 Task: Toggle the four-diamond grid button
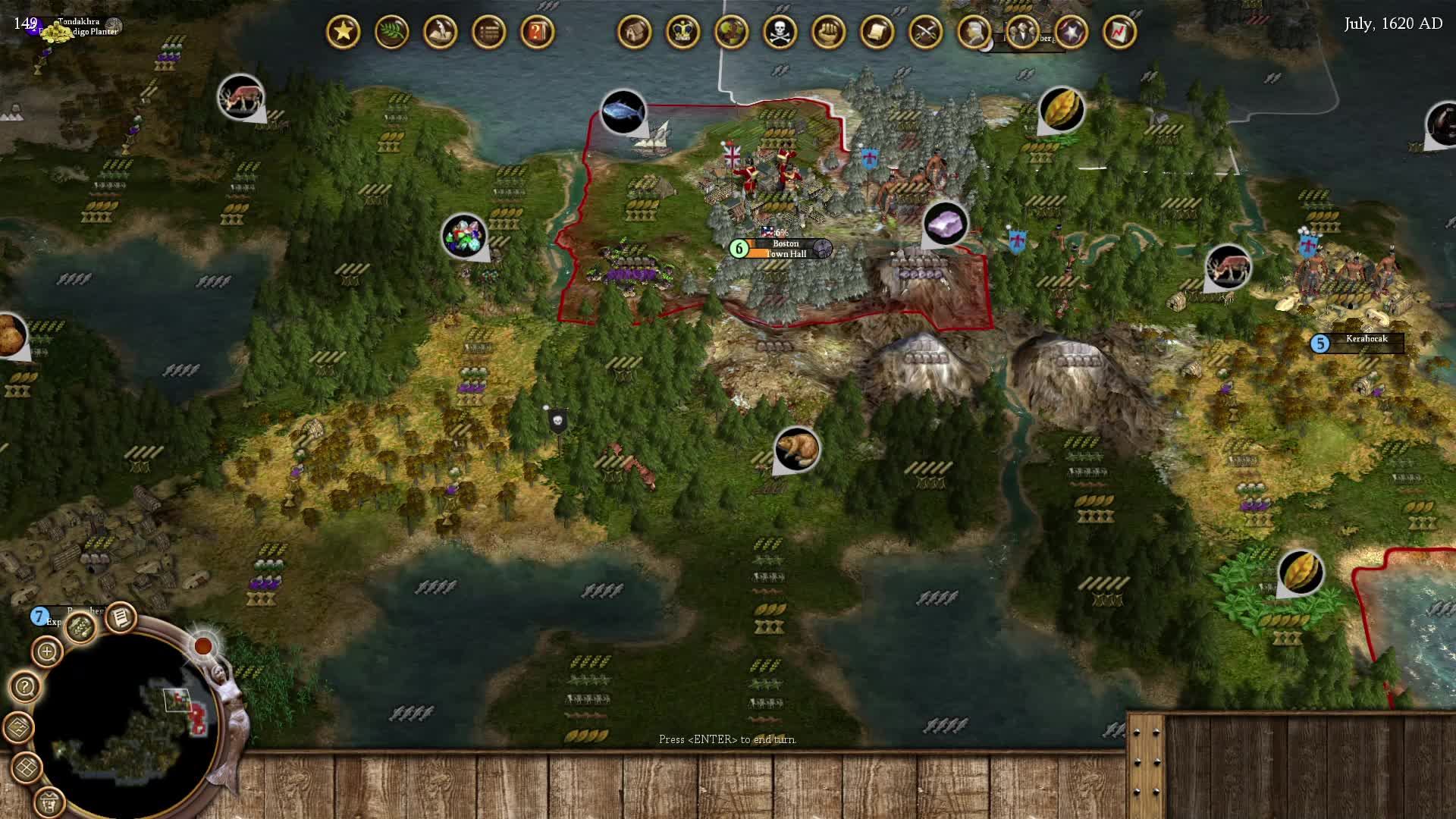(x=27, y=767)
